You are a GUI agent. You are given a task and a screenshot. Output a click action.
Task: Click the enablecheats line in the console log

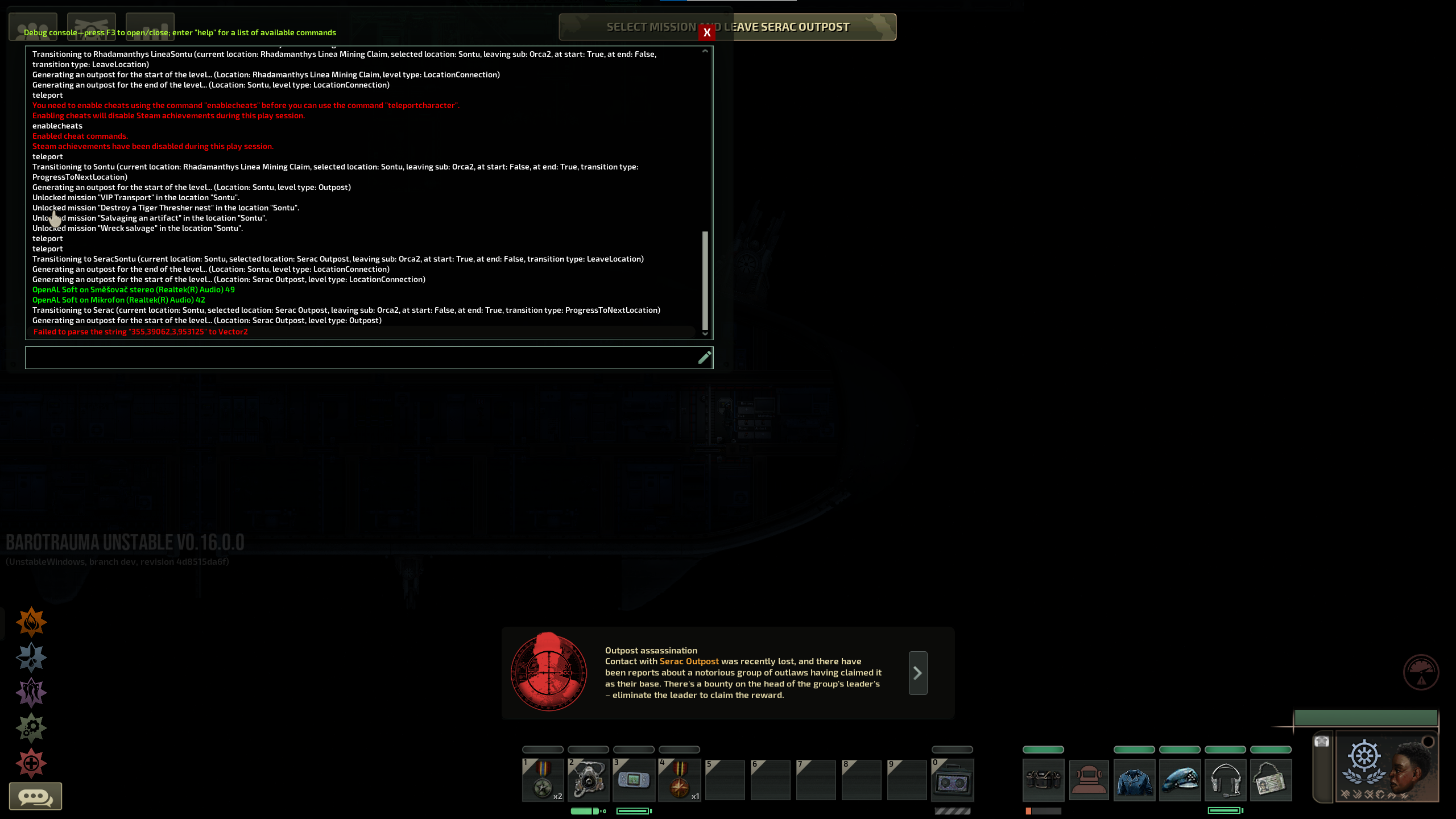[x=57, y=126]
